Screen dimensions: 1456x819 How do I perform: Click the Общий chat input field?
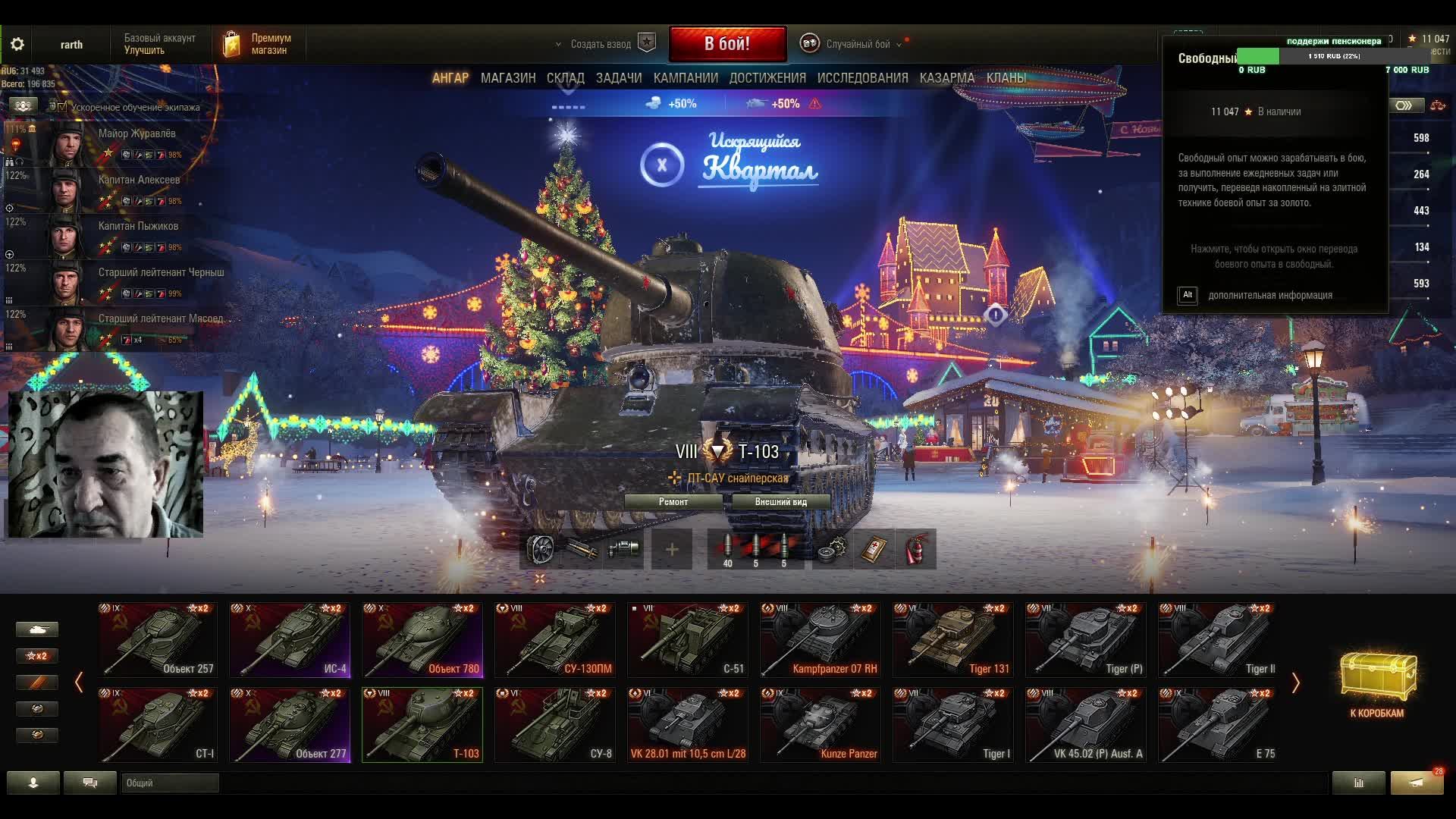(x=170, y=783)
